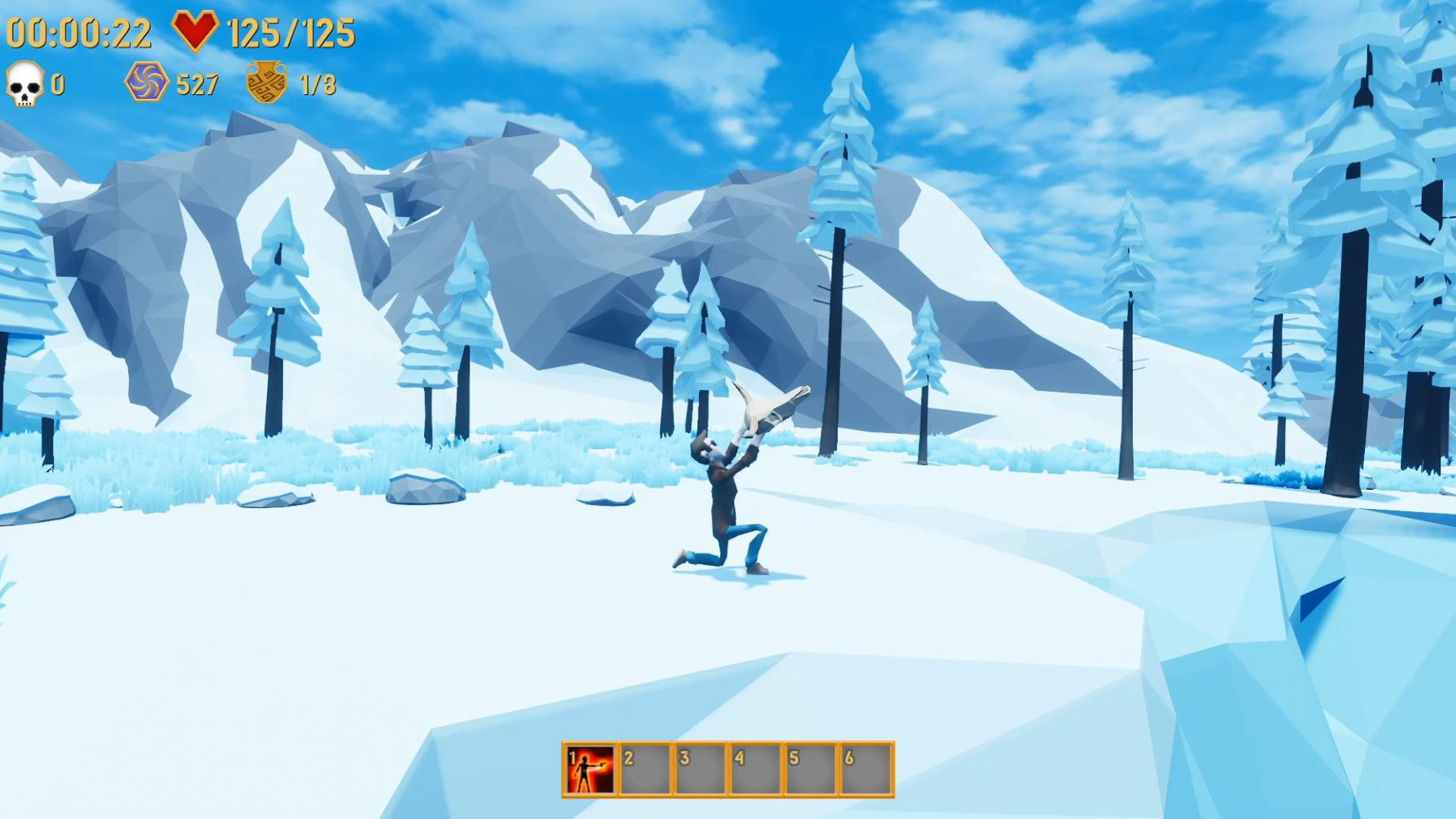Click the 1/8 artifact progress text
Image resolution: width=1456 pixels, height=819 pixels.
click(318, 83)
